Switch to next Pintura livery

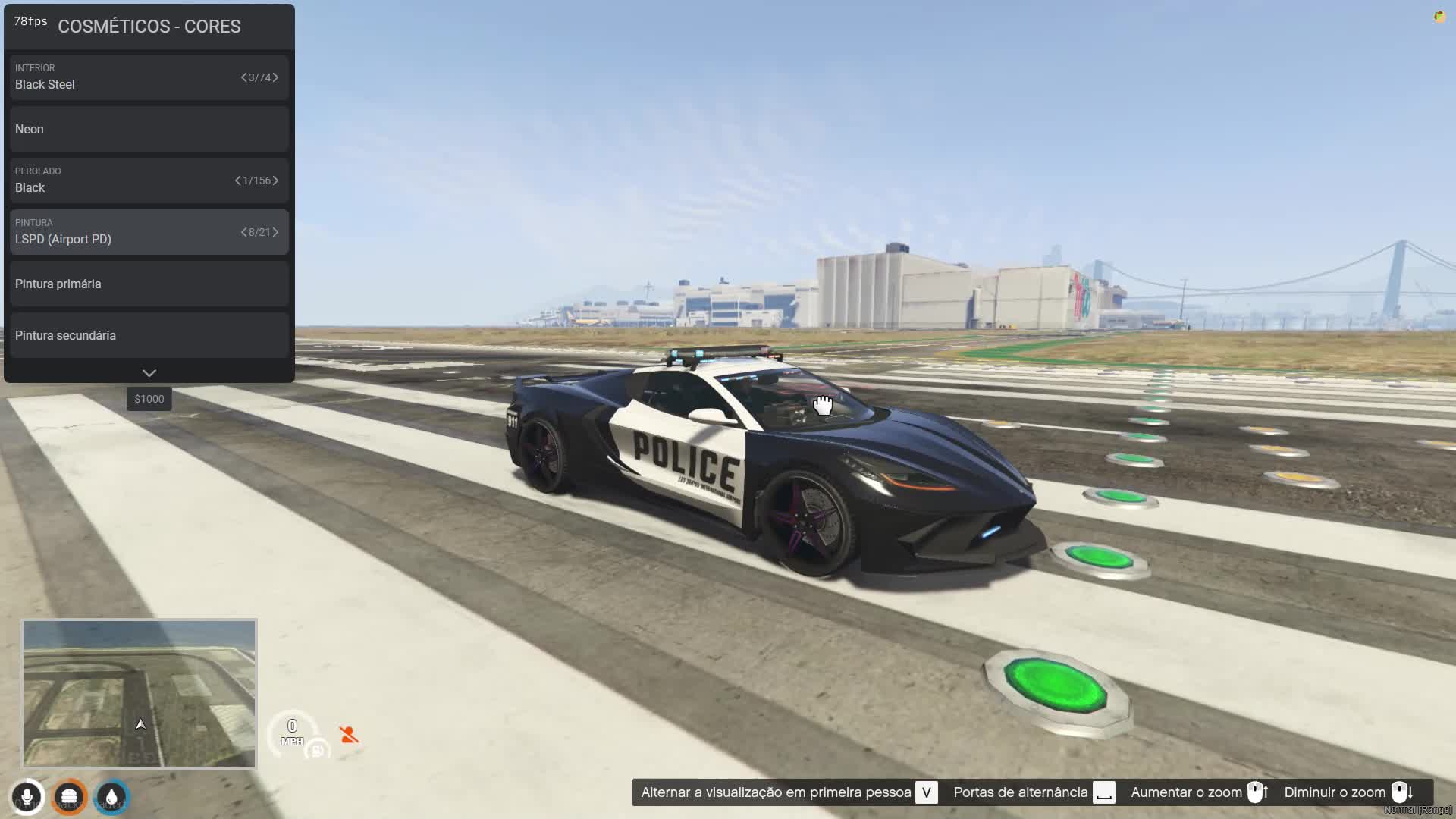[275, 232]
